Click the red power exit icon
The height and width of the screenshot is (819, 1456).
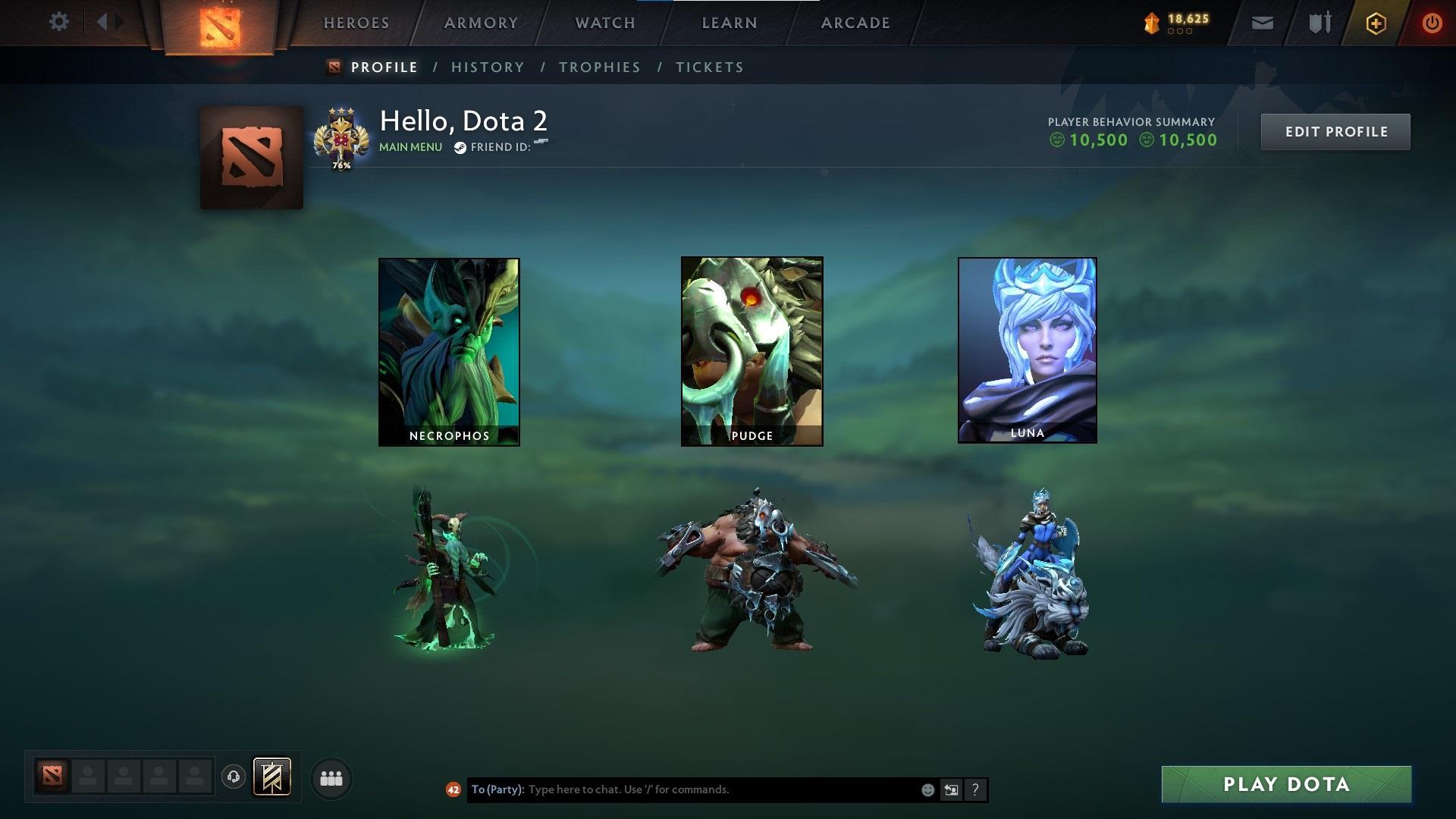(x=1432, y=22)
